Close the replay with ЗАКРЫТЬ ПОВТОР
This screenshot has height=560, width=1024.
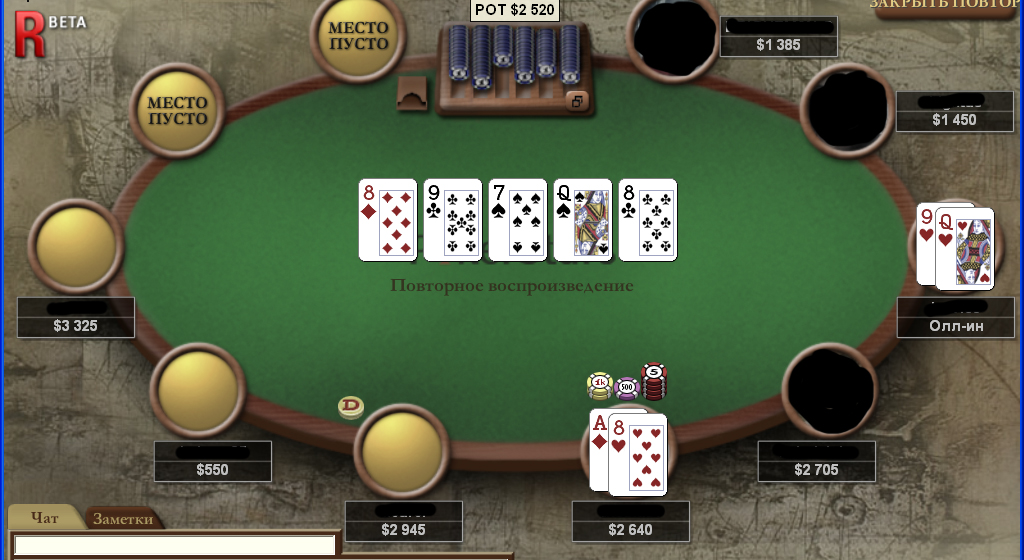pyautogui.click(x=945, y=6)
